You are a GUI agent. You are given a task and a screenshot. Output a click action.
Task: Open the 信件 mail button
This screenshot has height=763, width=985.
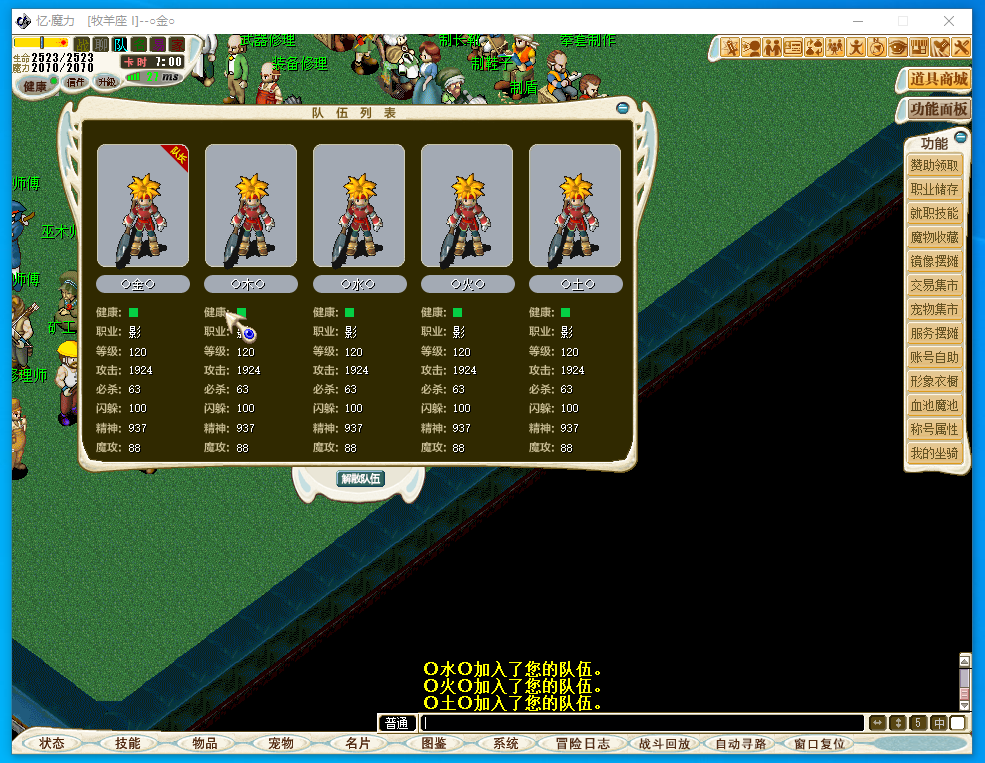(75, 82)
